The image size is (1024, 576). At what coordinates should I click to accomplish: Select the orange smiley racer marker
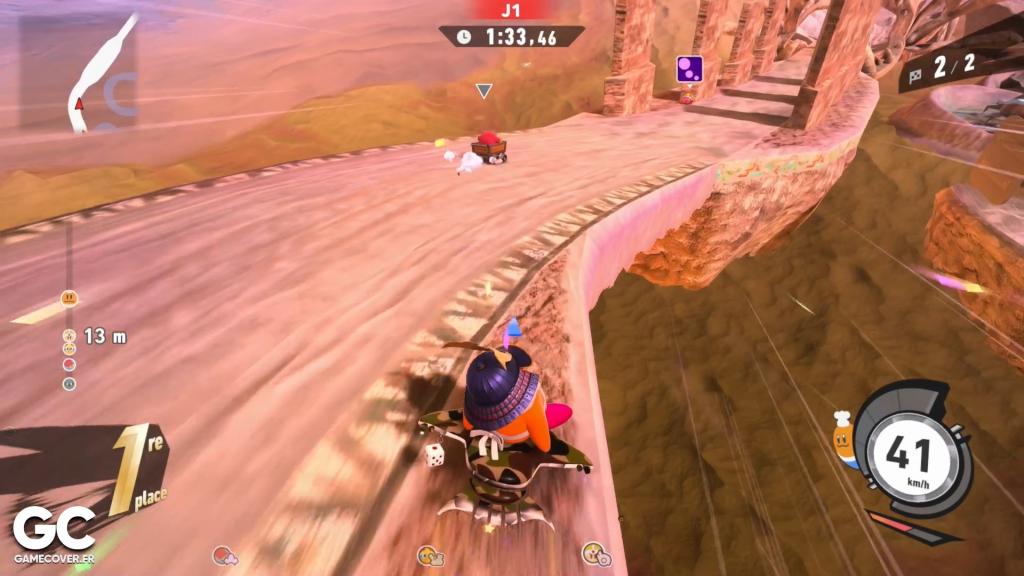coord(69,297)
